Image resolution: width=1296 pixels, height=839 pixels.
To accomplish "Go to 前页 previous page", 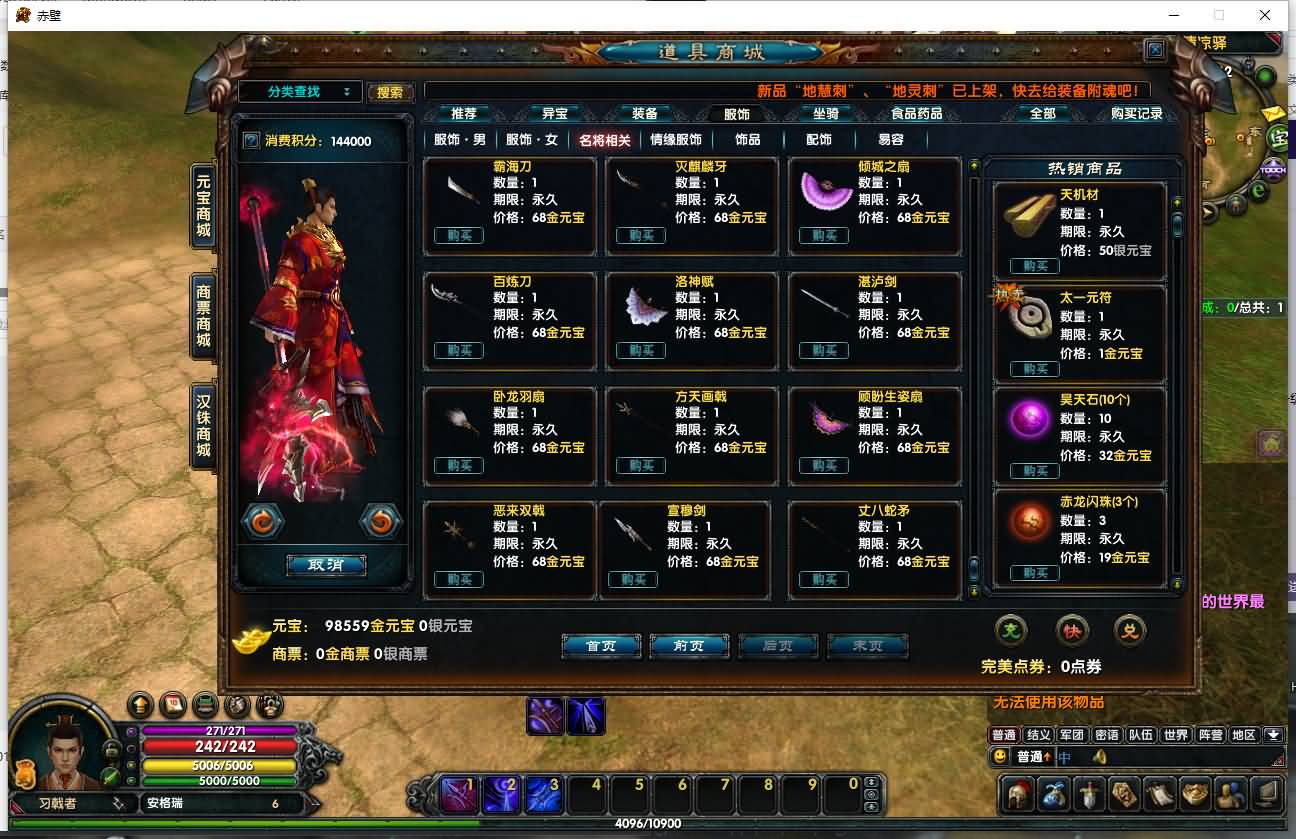I will click(x=689, y=646).
